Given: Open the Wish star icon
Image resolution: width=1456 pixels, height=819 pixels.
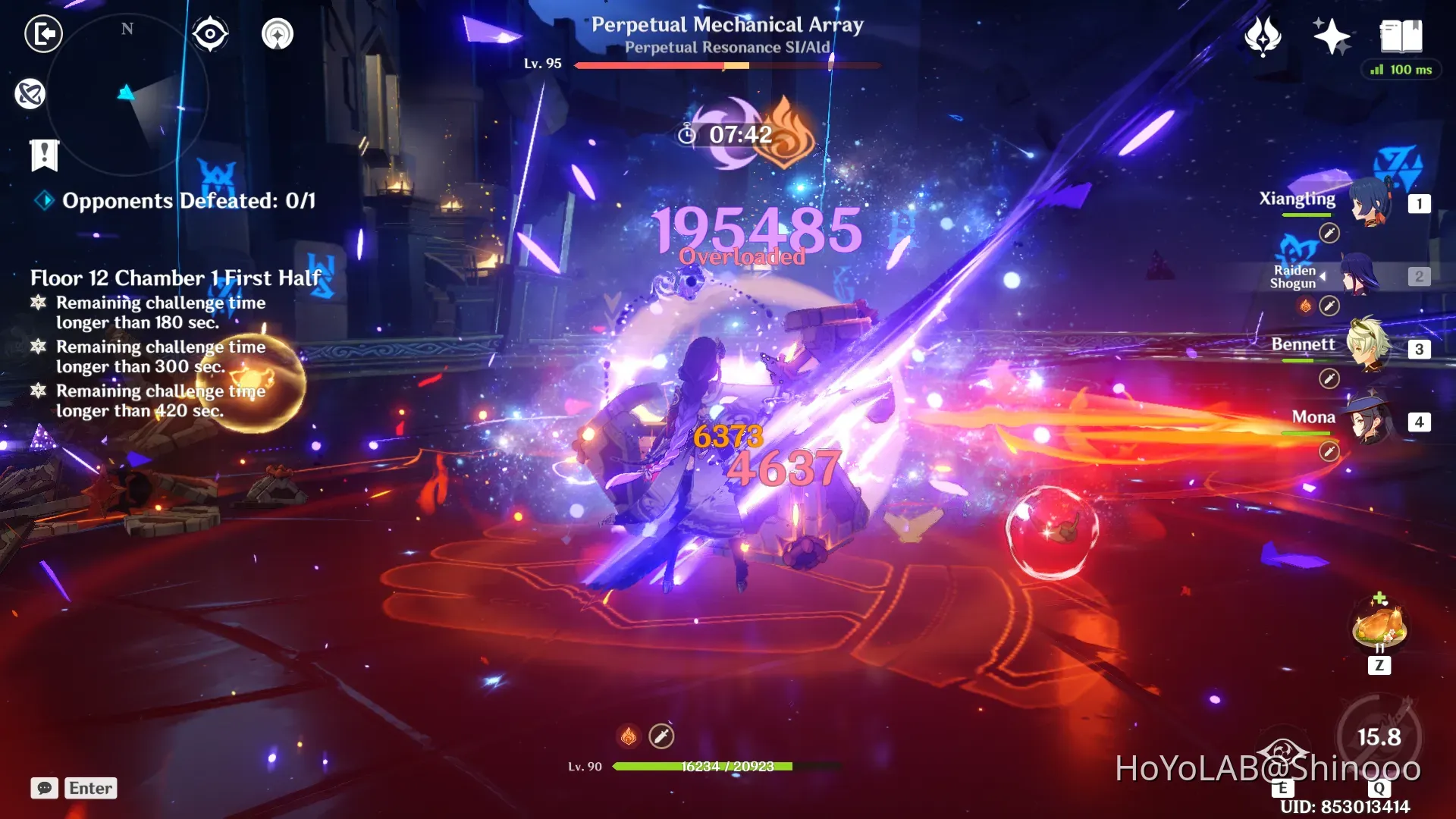Looking at the screenshot, I should 1331,36.
